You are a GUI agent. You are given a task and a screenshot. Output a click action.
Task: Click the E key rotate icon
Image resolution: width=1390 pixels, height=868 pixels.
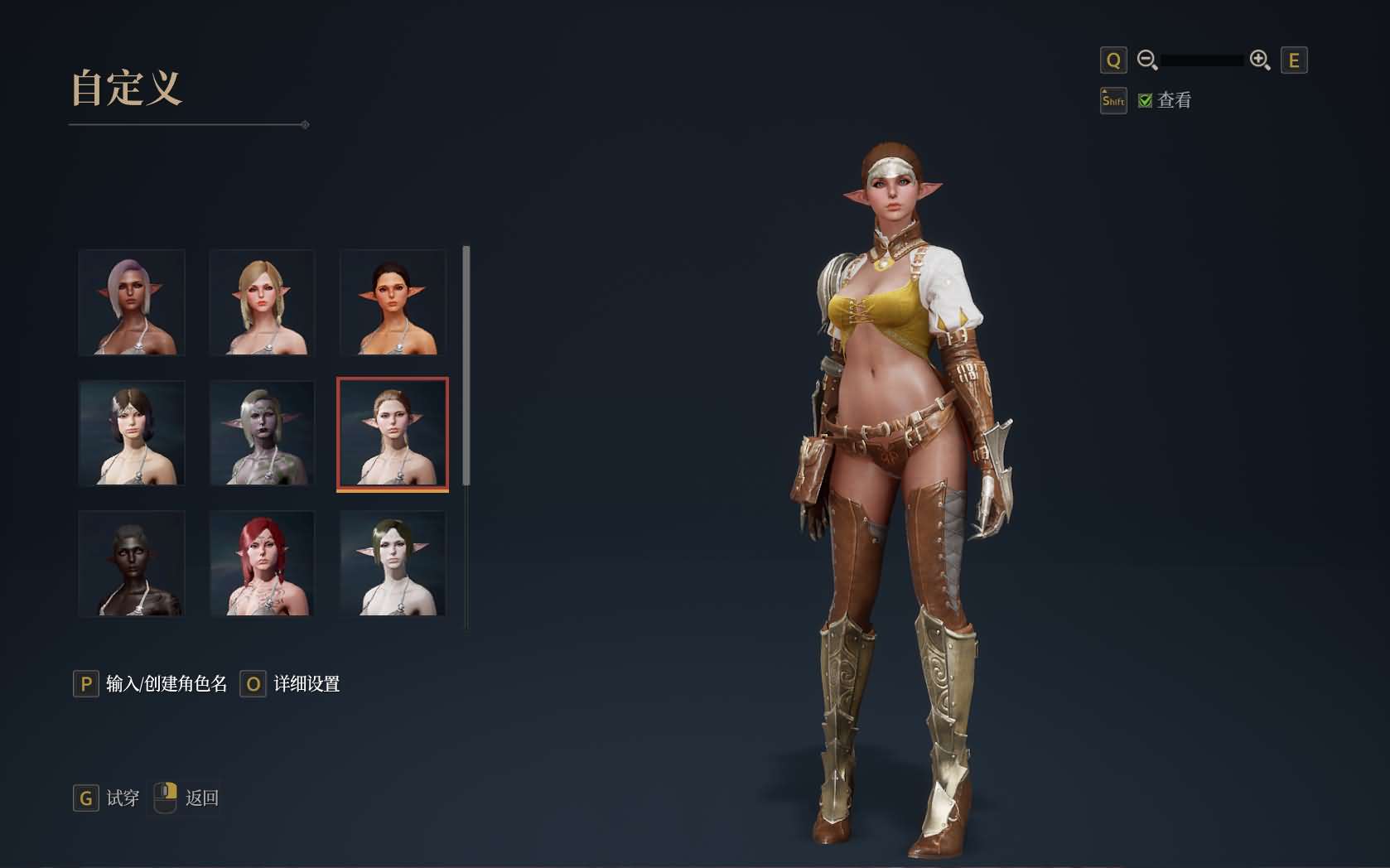pos(1295,60)
